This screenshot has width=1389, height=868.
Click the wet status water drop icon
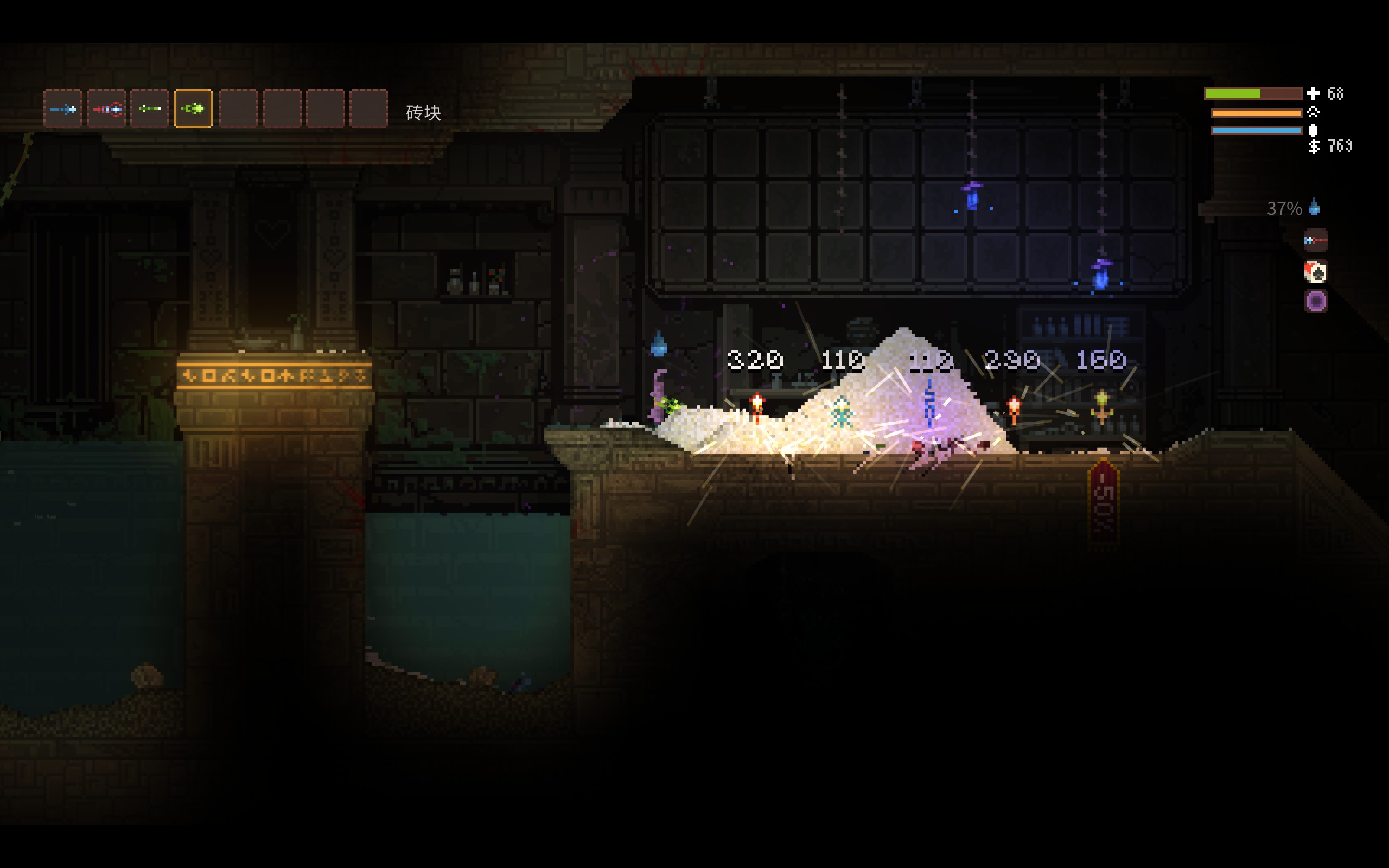(1314, 207)
